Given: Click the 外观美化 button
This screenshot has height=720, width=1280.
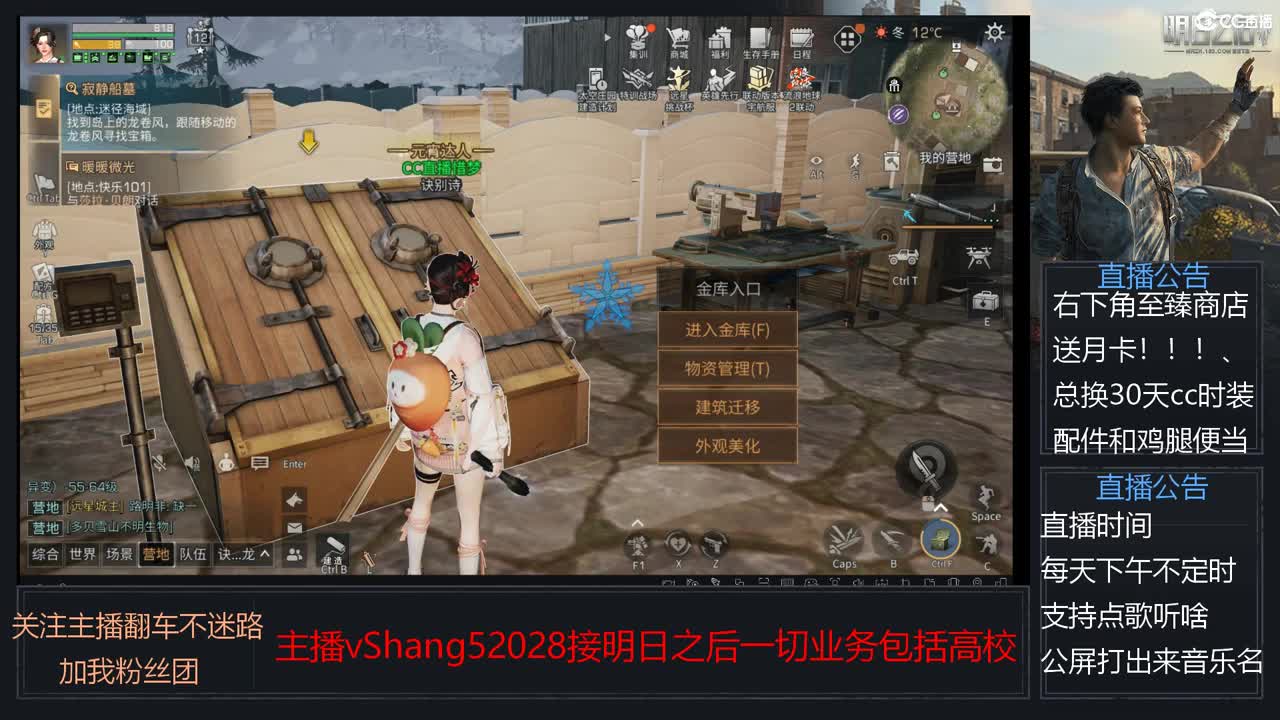Looking at the screenshot, I should 728,446.
